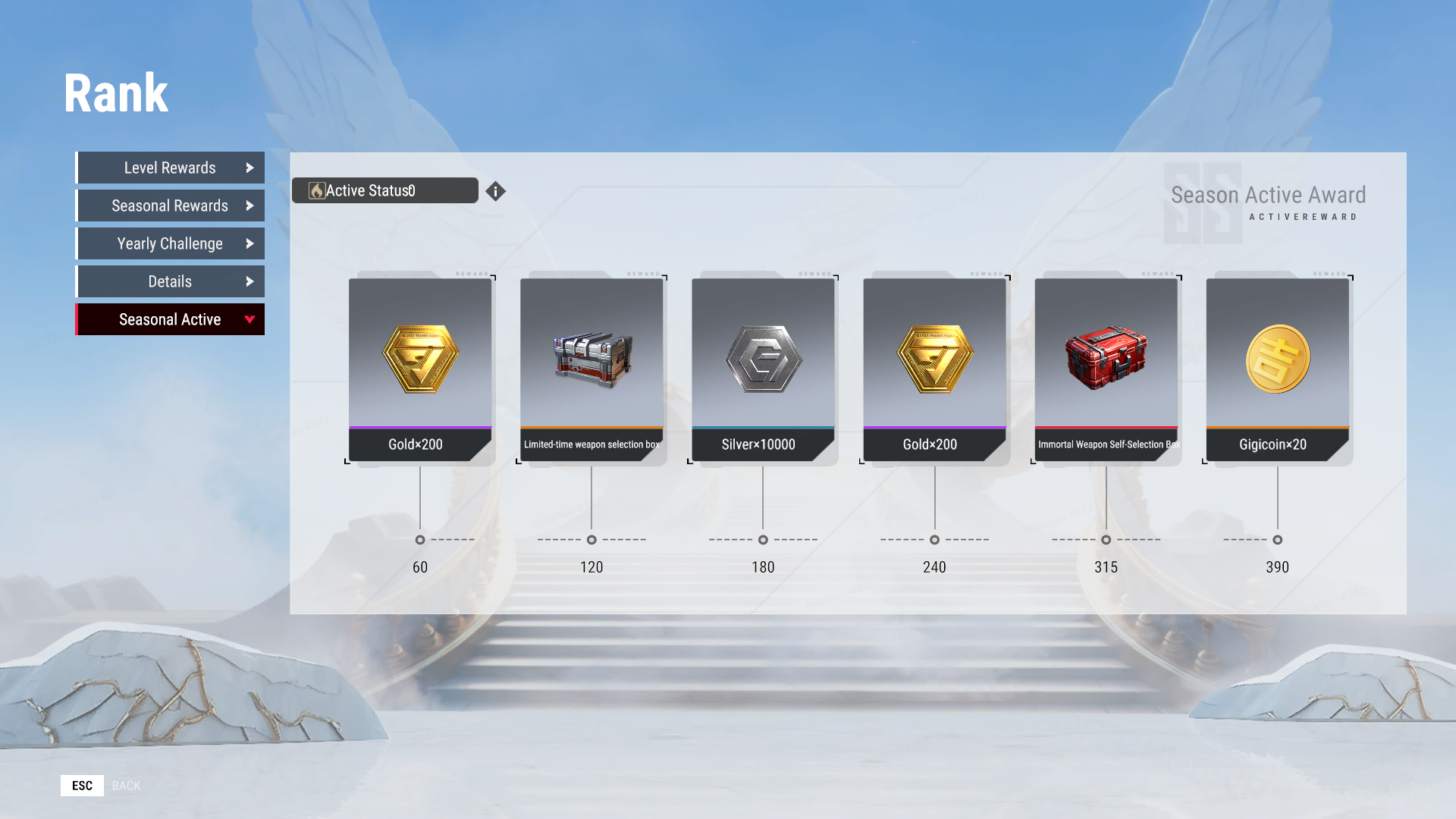Screen dimensions: 1456x819
Task: Collapse the Seasonal Active section
Action: point(250,319)
